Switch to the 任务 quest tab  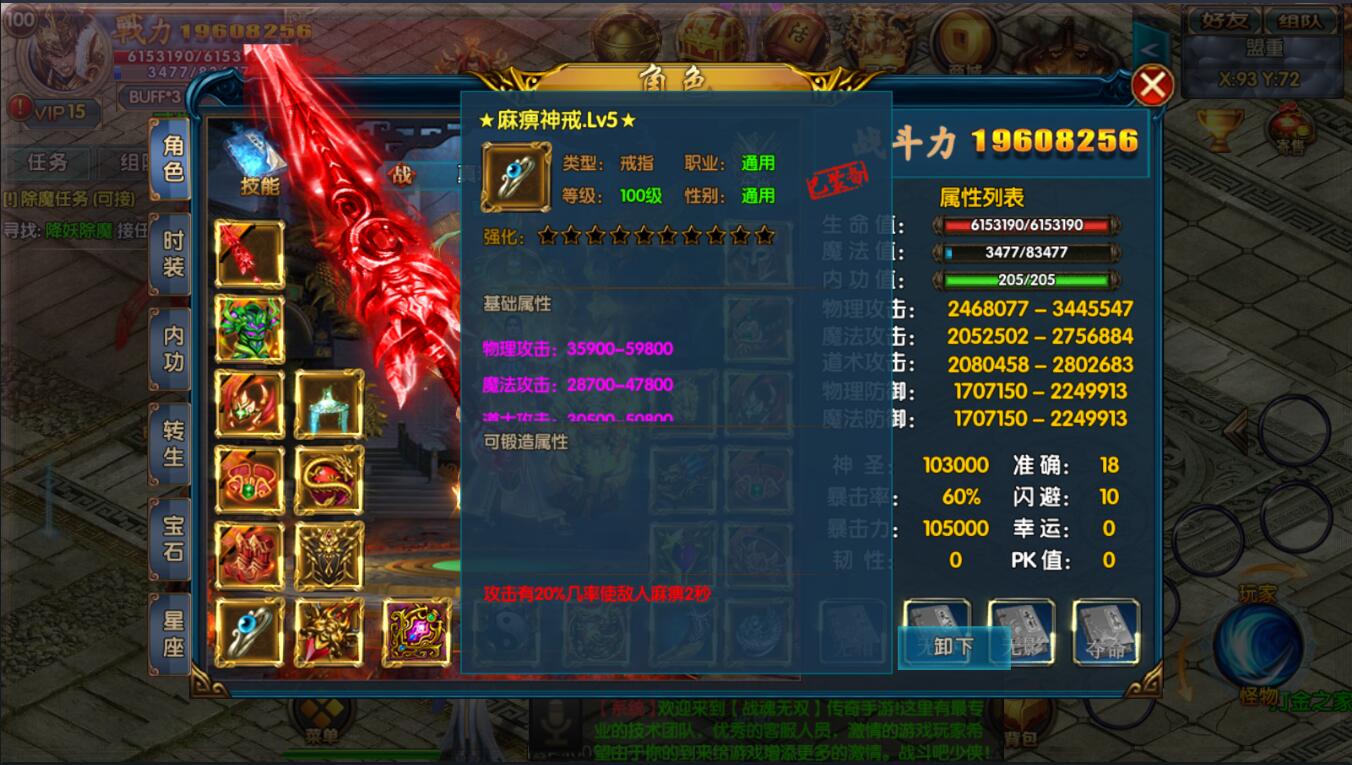(47, 162)
